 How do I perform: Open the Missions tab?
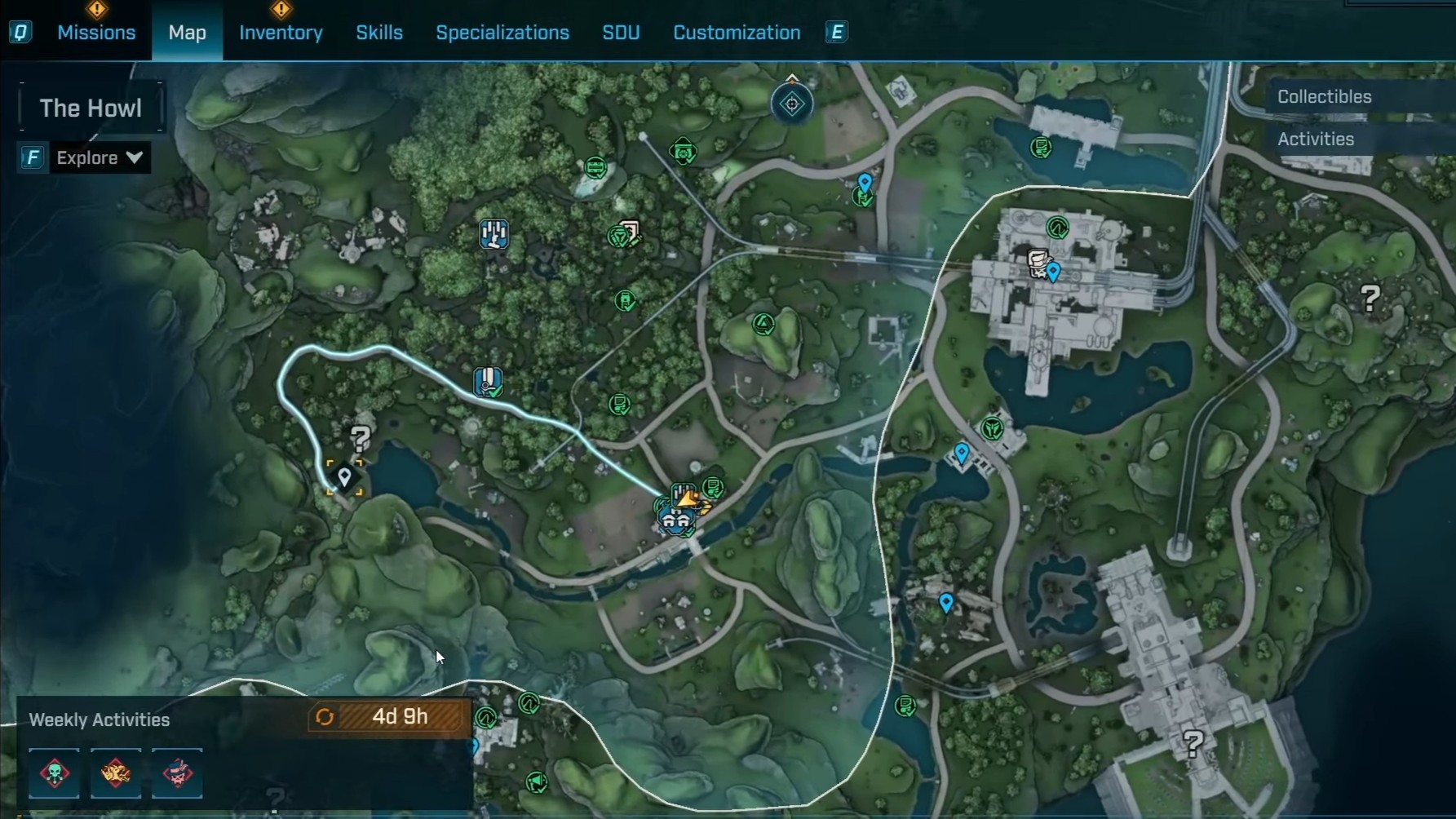tap(96, 33)
